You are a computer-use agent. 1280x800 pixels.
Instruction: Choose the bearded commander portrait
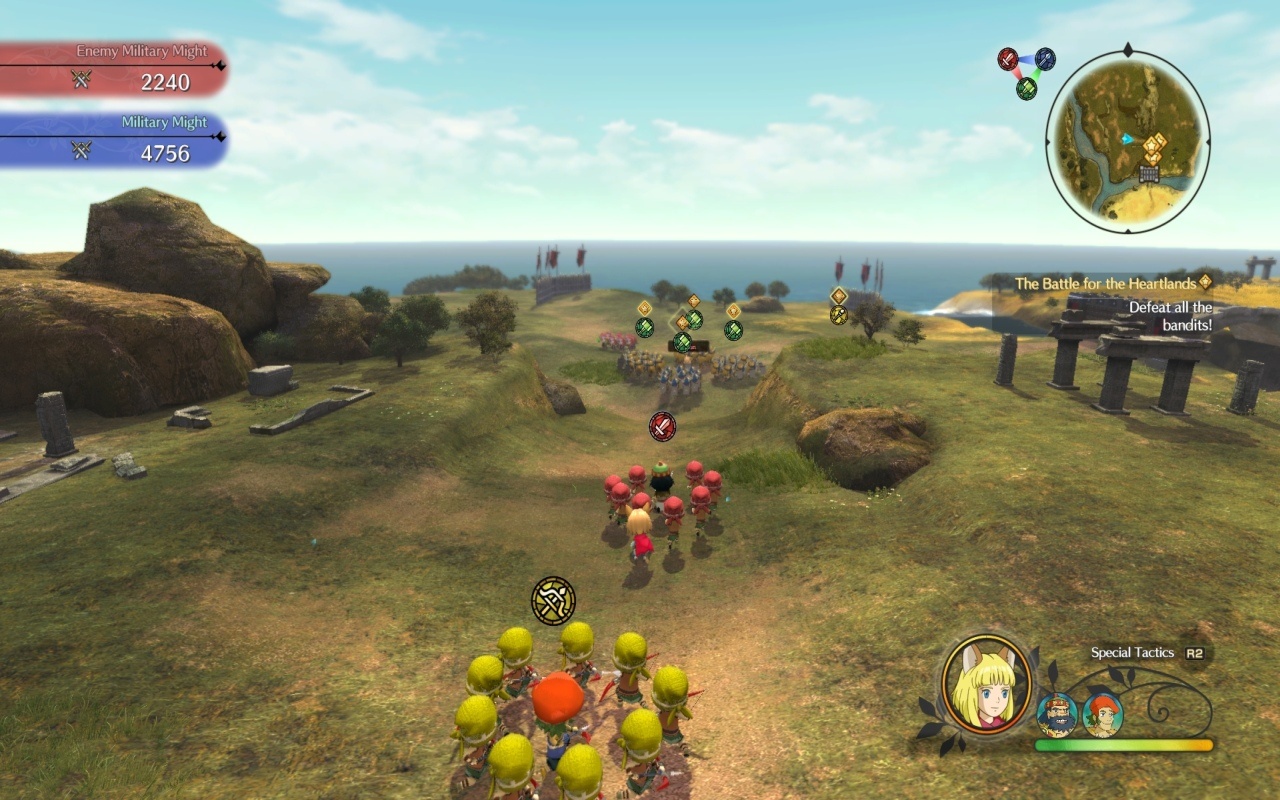[1057, 714]
